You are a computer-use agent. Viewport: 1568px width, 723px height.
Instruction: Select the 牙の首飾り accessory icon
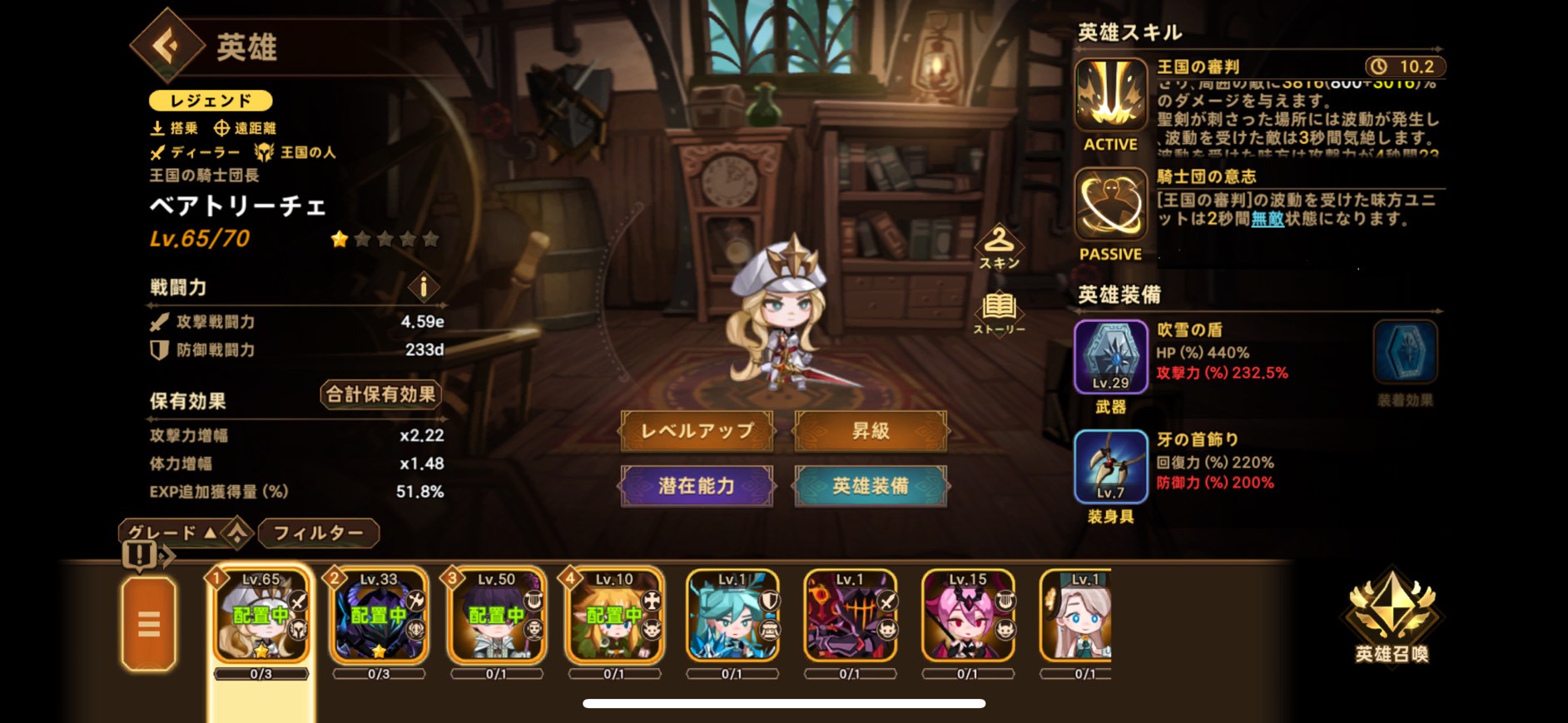click(x=1111, y=465)
